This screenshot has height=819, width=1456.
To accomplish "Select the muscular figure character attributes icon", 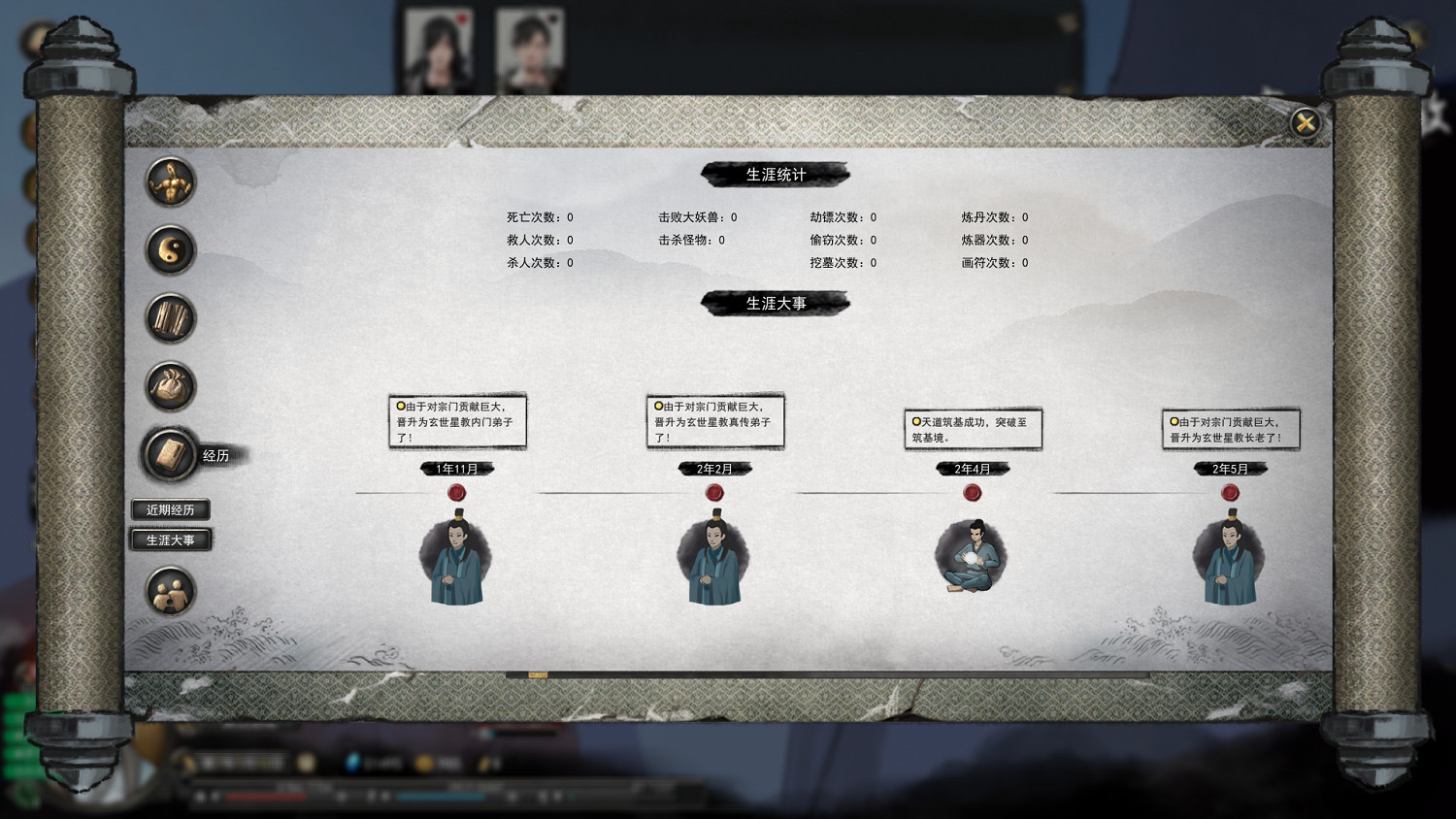I will click(169, 185).
